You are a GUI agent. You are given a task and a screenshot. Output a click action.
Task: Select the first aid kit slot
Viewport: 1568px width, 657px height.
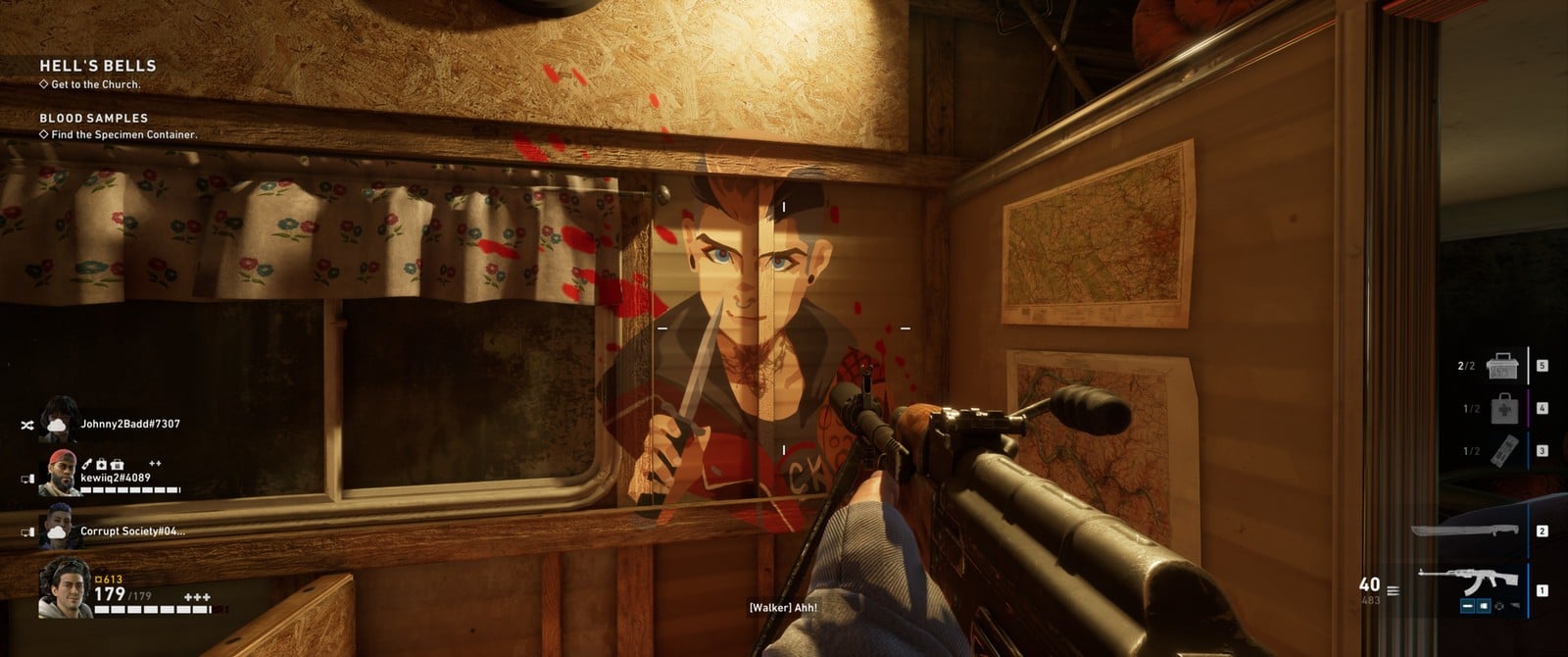1504,408
